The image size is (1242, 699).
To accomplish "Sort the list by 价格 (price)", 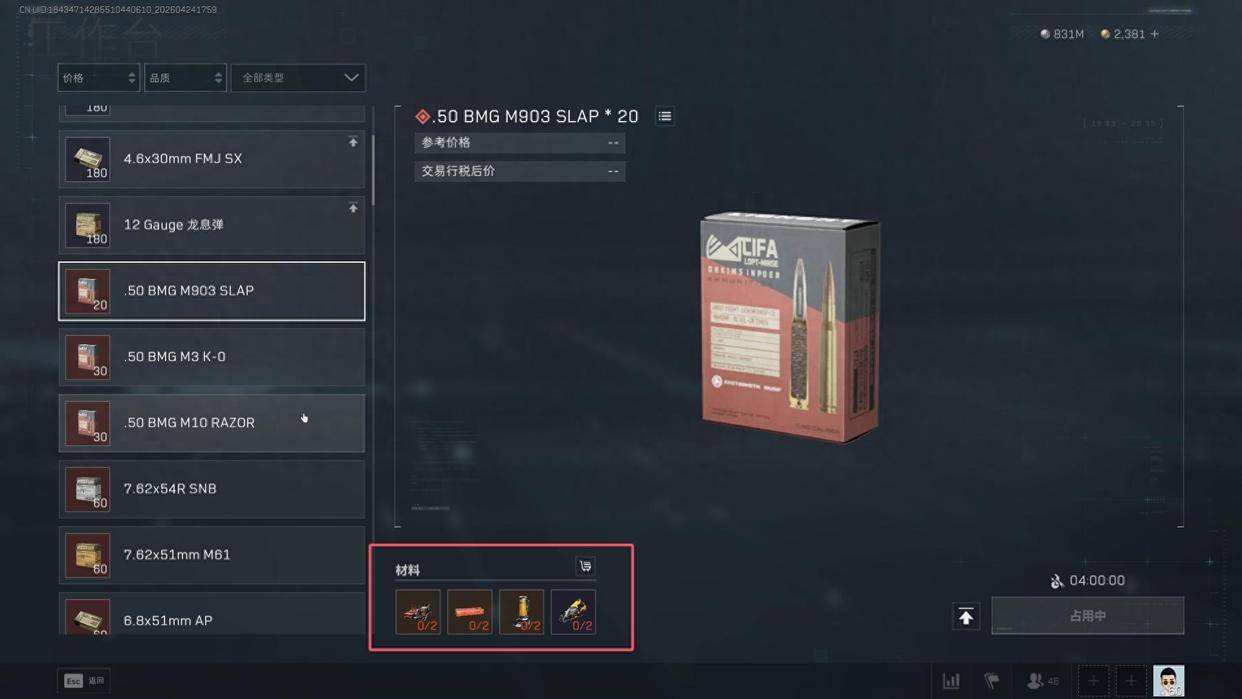I will pos(98,78).
